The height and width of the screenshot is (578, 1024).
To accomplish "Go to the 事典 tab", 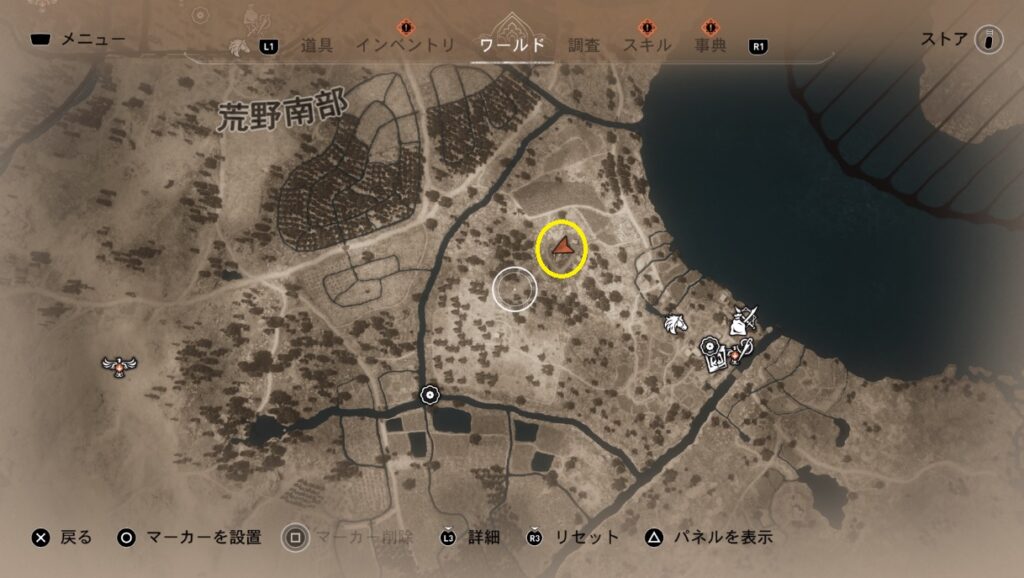I will [710, 46].
